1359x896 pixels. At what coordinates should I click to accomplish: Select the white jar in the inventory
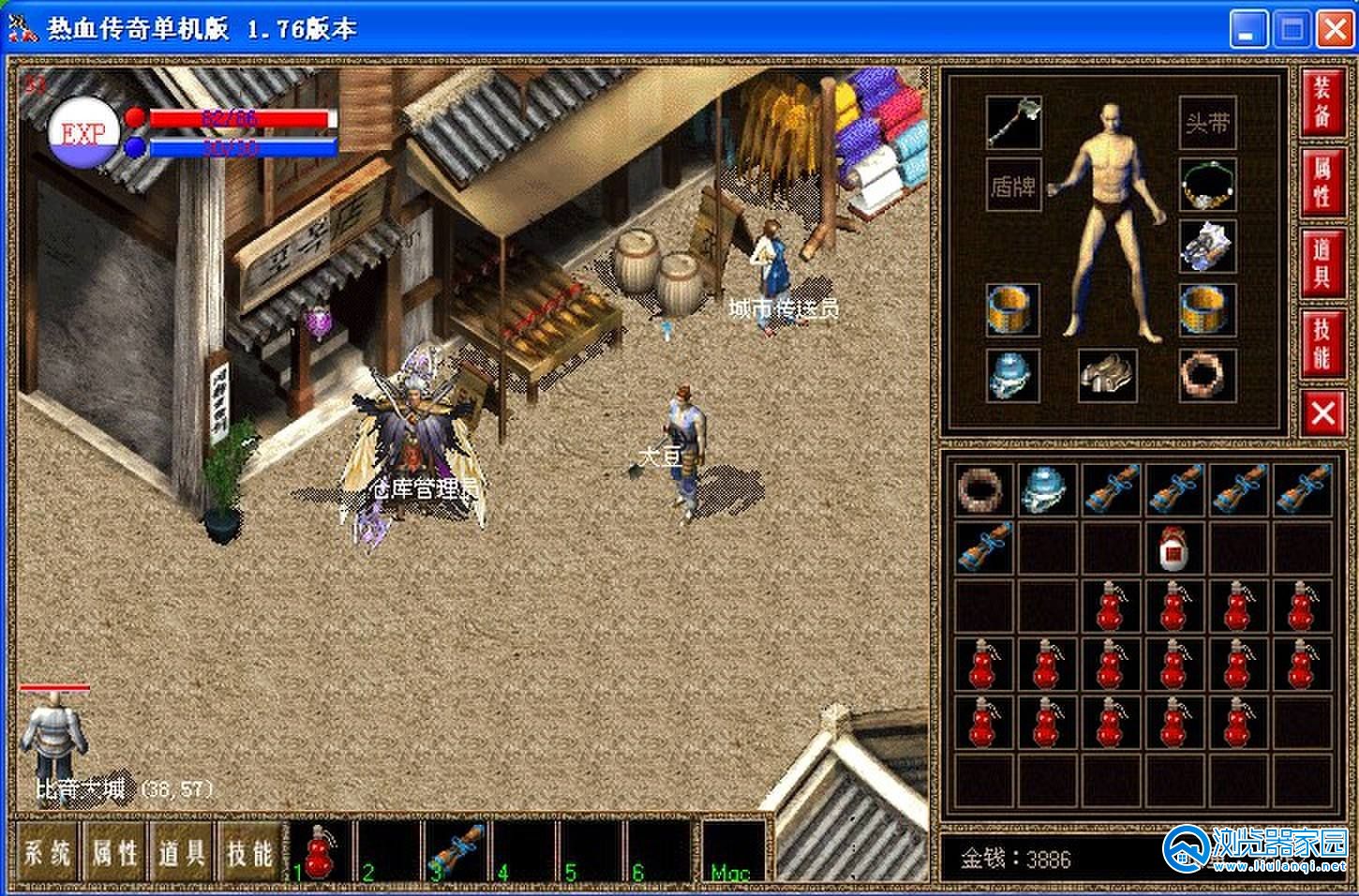(1174, 548)
